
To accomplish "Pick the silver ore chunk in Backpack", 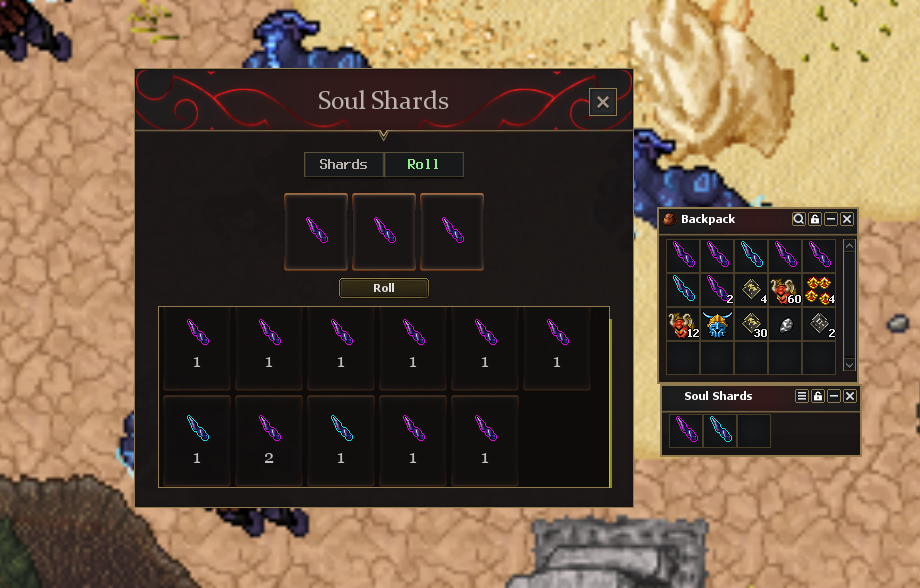I will (x=785, y=325).
